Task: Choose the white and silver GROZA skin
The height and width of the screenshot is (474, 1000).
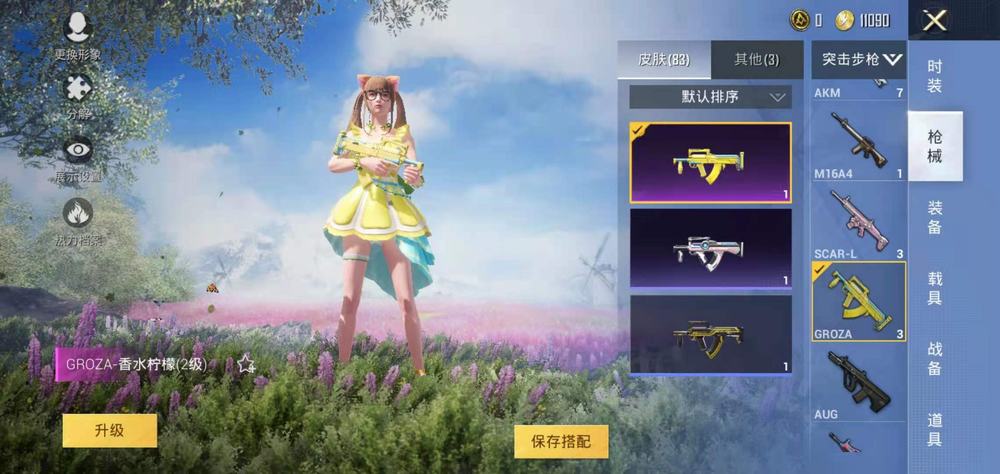Action: pyautogui.click(x=710, y=248)
